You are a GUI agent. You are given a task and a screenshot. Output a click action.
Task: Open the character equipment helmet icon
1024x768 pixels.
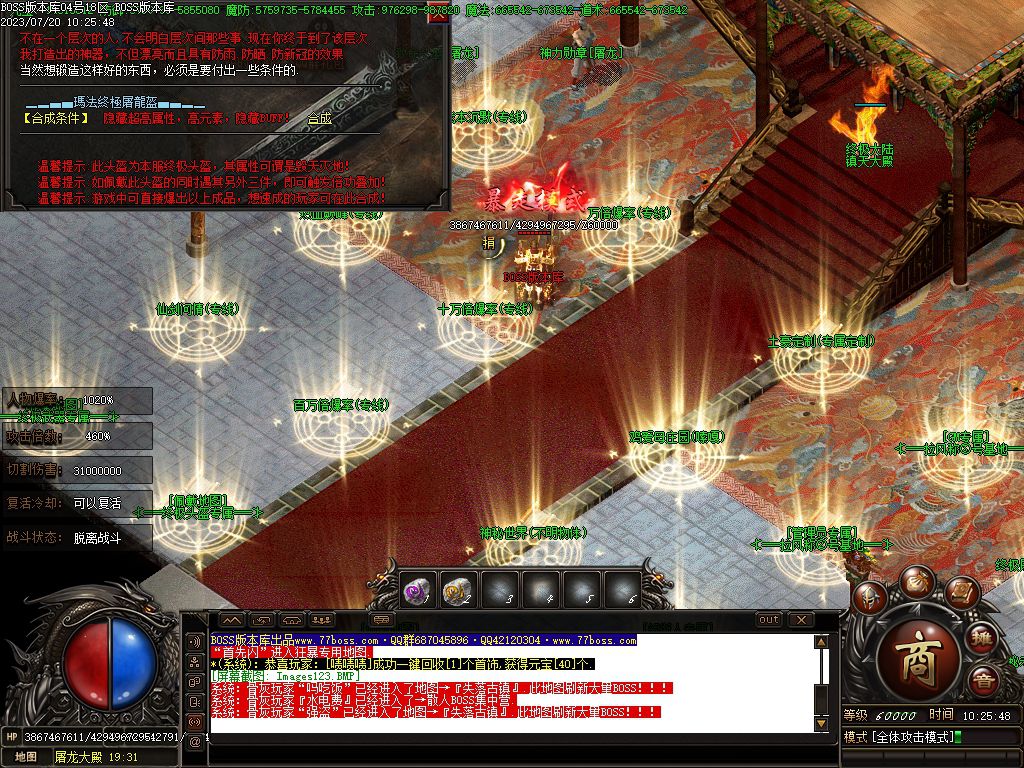pyautogui.click(x=868, y=597)
